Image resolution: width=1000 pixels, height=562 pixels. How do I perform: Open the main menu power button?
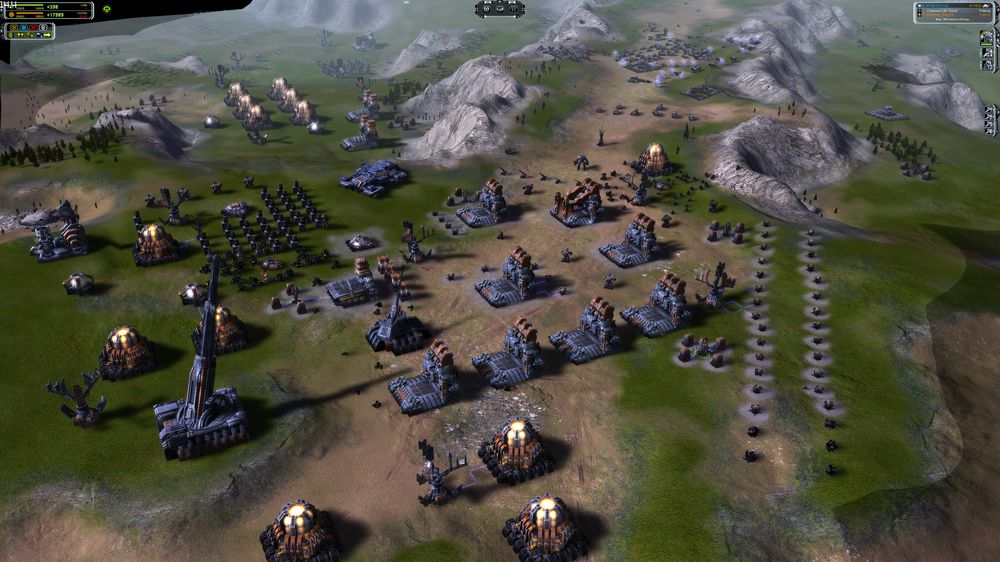(486, 9)
